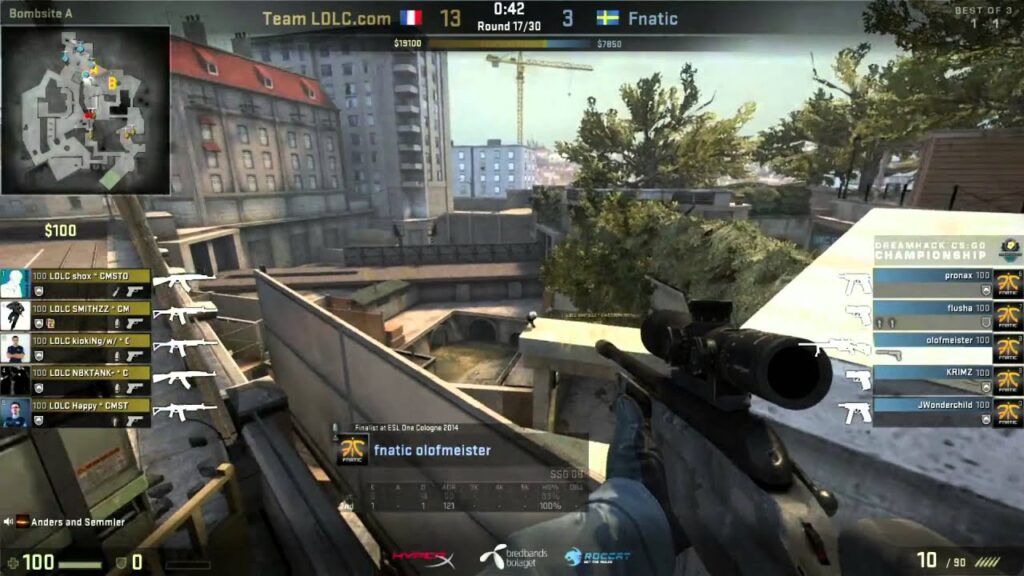1024x576 pixels.
Task: Click the Team LDLC.com name on the scoreboard
Action: (327, 18)
